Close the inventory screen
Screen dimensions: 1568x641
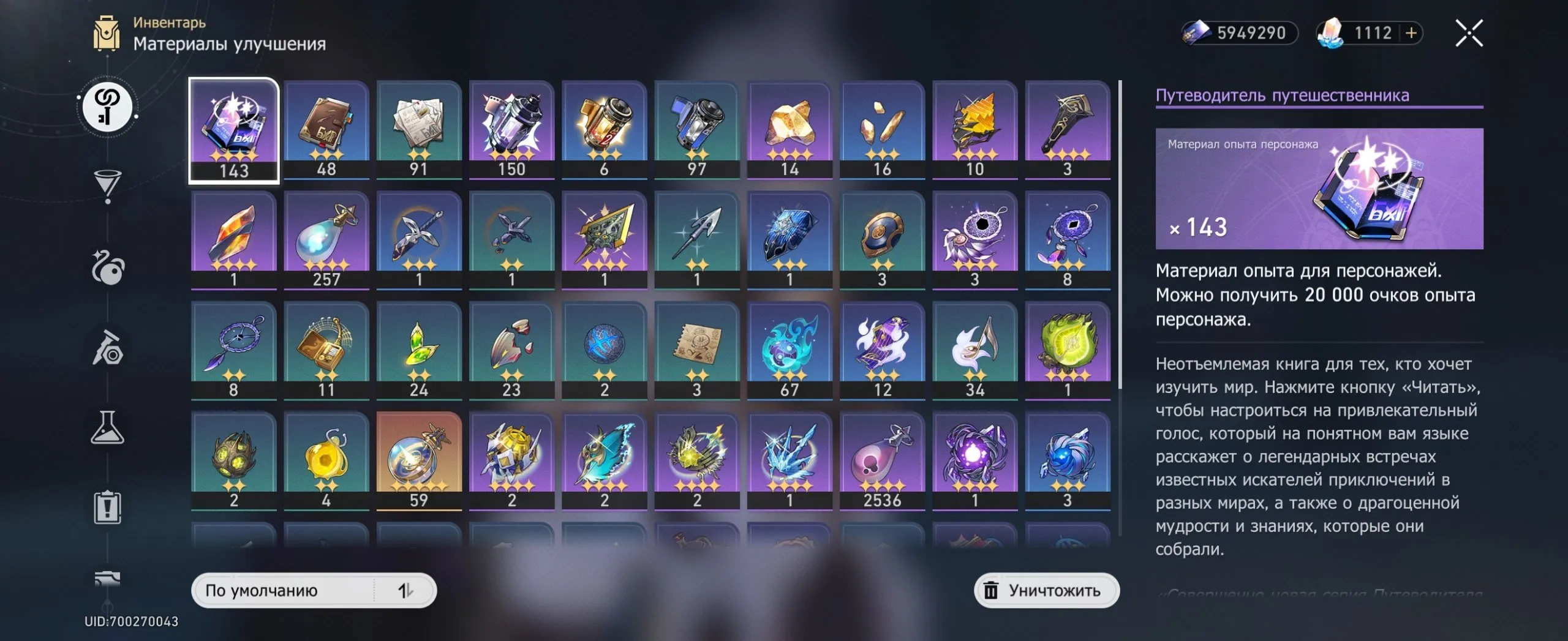click(1469, 33)
